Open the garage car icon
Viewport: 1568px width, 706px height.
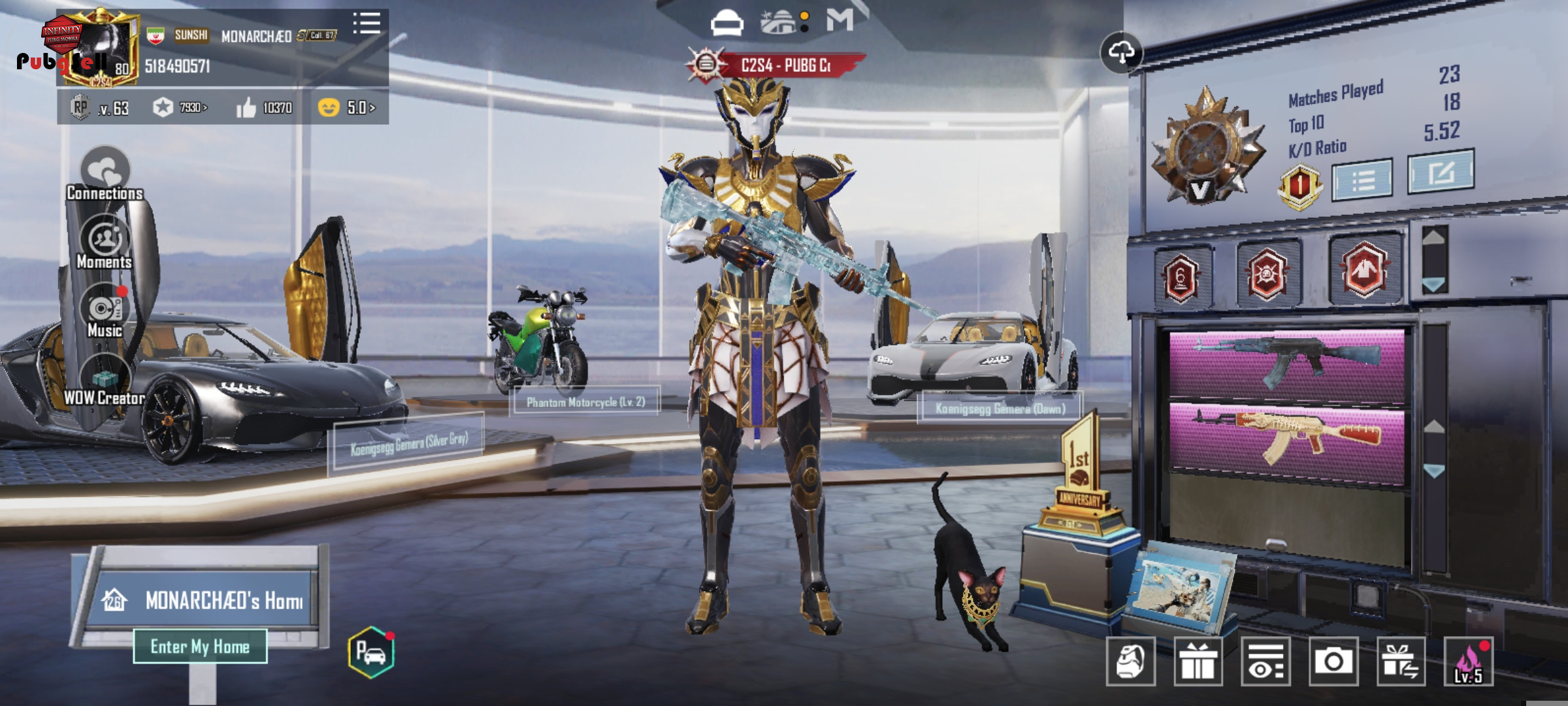click(x=371, y=652)
